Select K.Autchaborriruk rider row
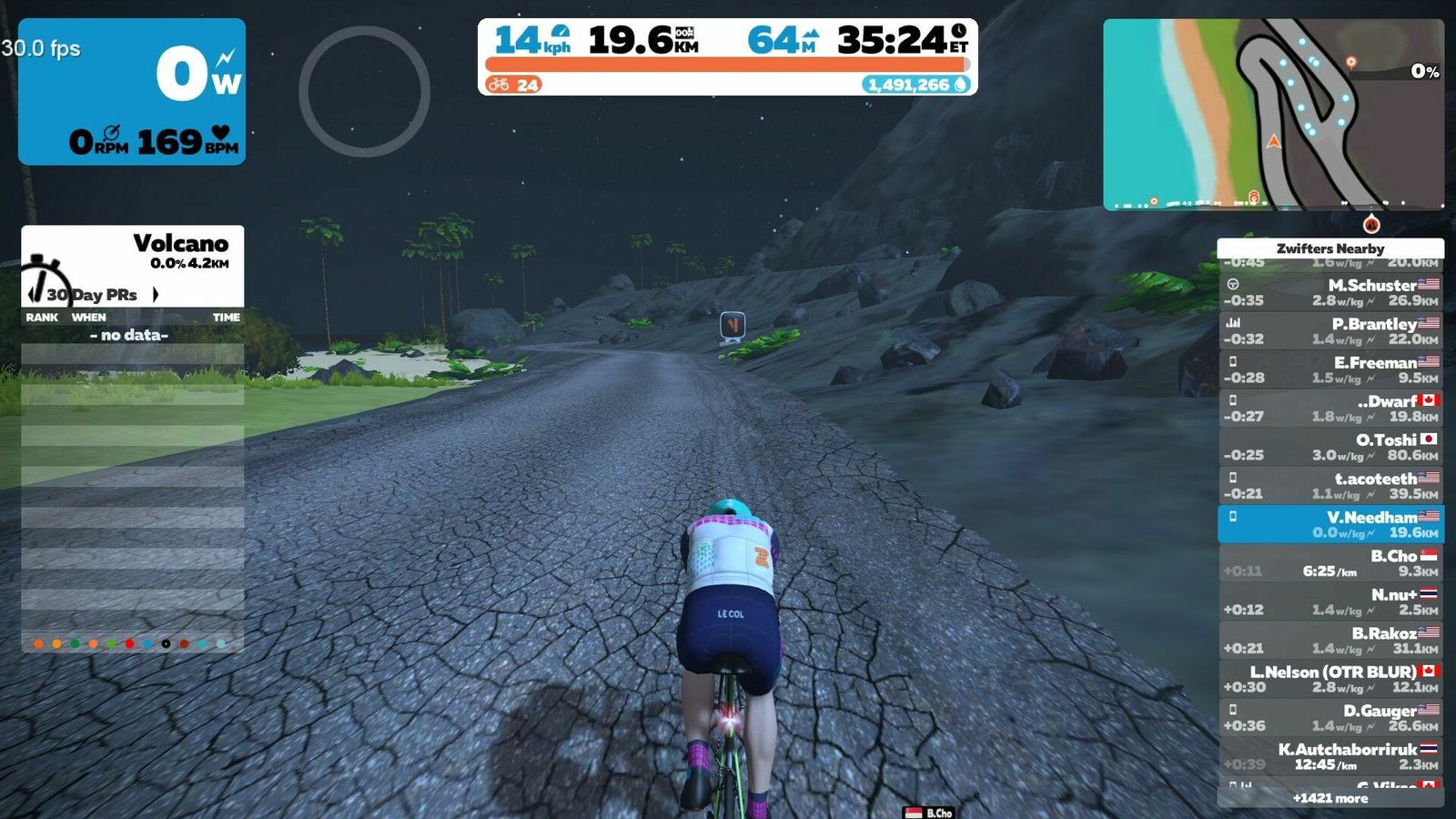 (x=1330, y=756)
